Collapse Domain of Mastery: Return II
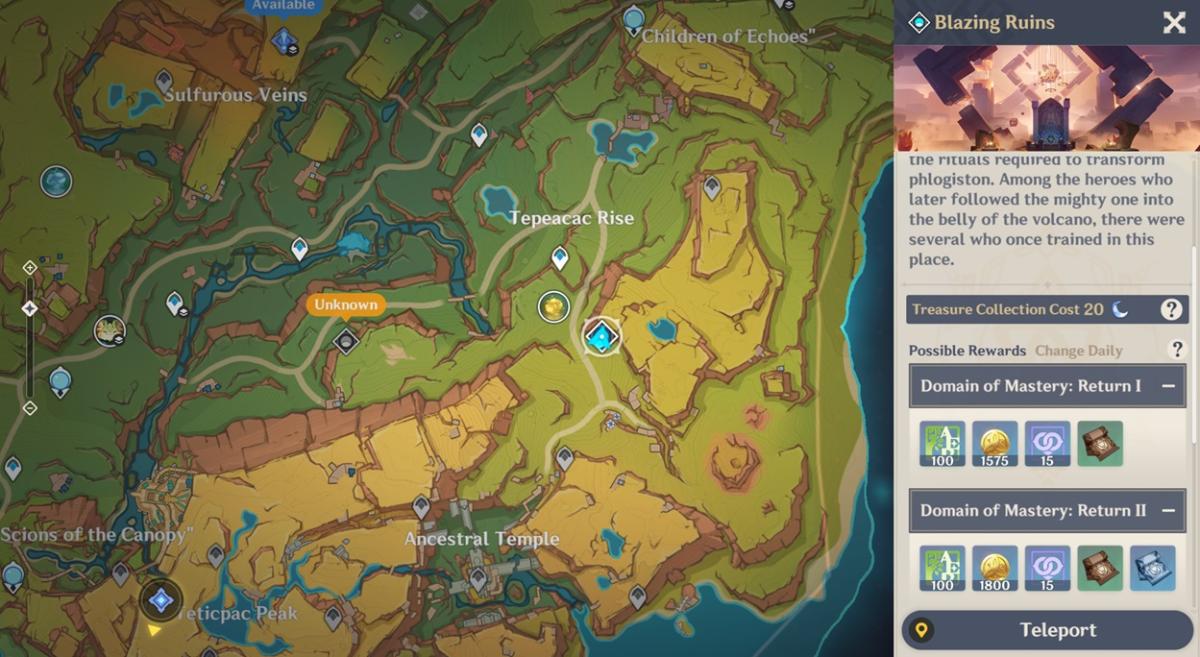This screenshot has width=1200, height=657. (1168, 510)
